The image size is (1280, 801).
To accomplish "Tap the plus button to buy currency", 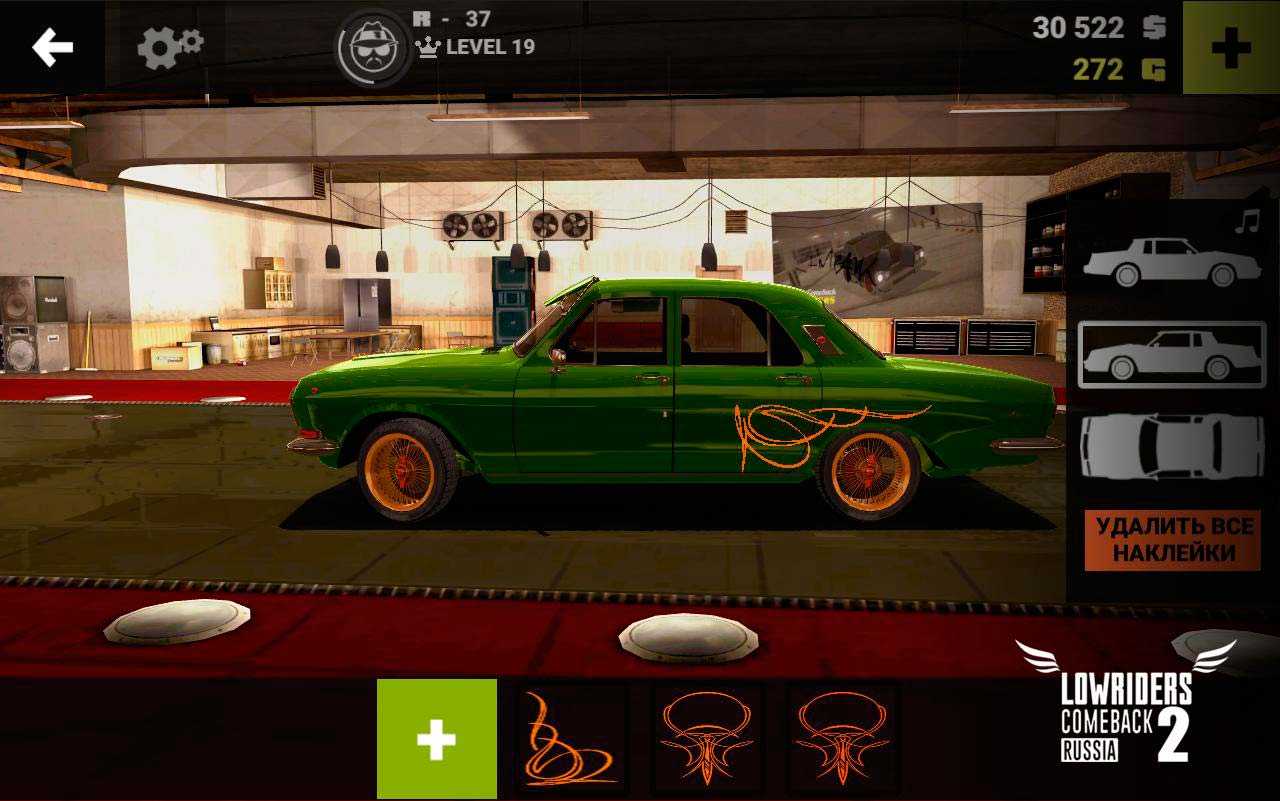I will point(1230,48).
